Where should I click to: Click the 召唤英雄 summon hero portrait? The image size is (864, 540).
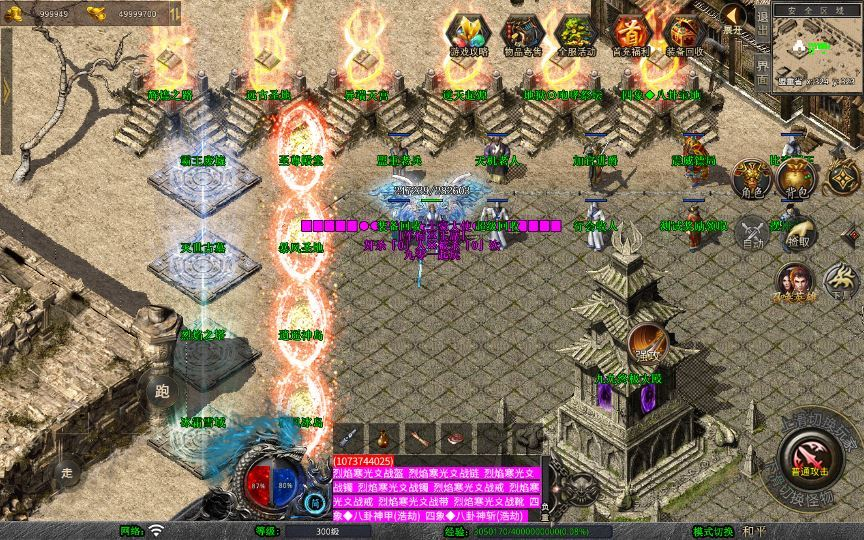[795, 283]
